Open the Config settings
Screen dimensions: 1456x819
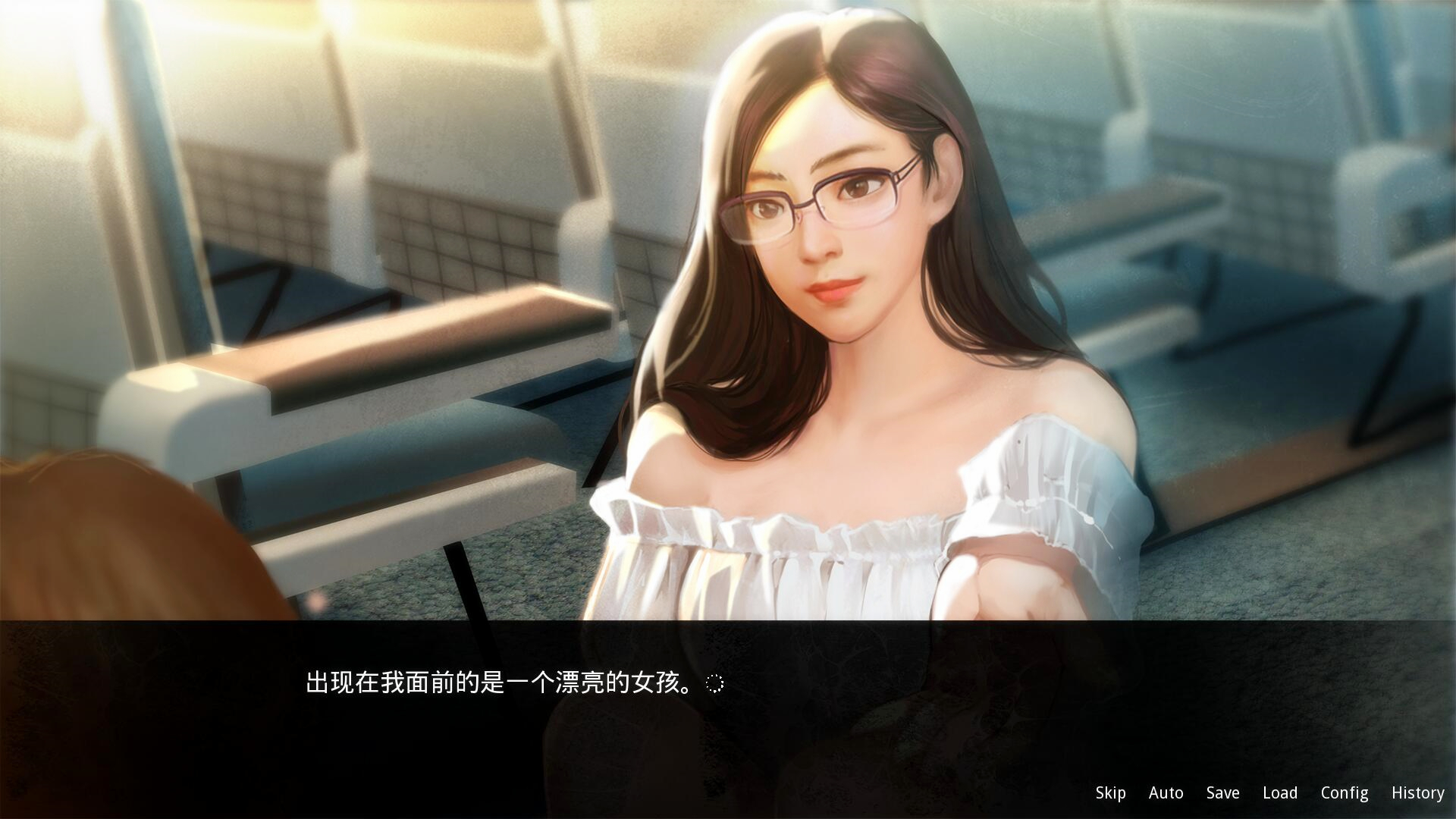(1343, 792)
